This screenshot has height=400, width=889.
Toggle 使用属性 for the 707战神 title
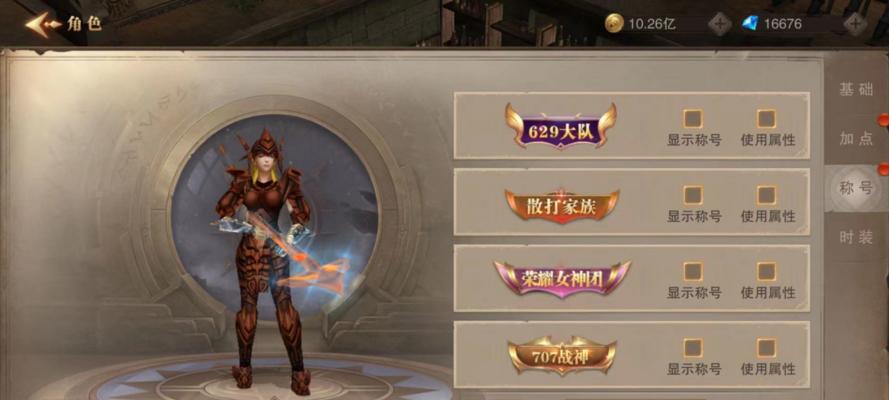[x=767, y=348]
